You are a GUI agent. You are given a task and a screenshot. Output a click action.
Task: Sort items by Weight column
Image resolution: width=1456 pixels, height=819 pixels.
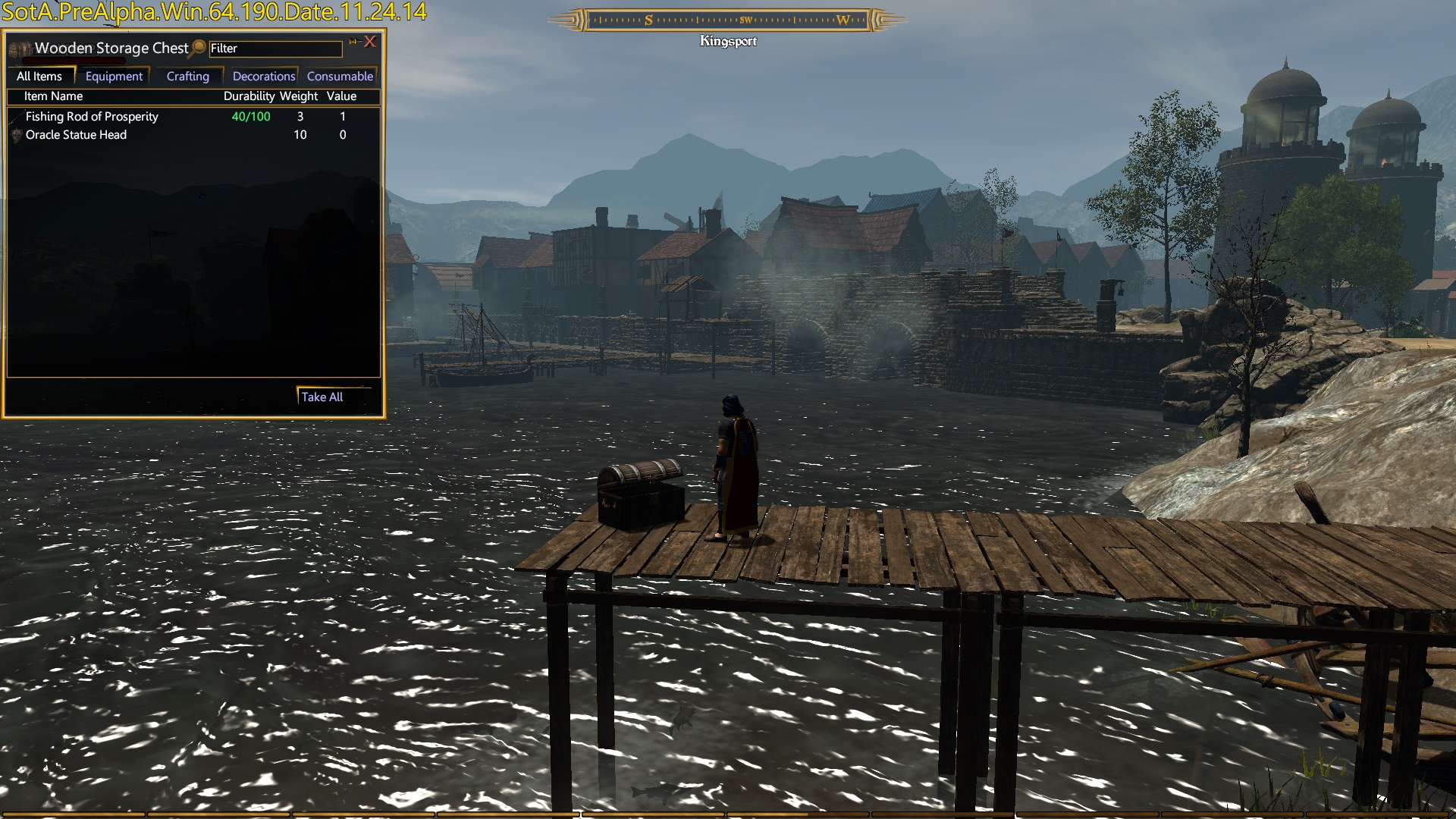(x=299, y=96)
